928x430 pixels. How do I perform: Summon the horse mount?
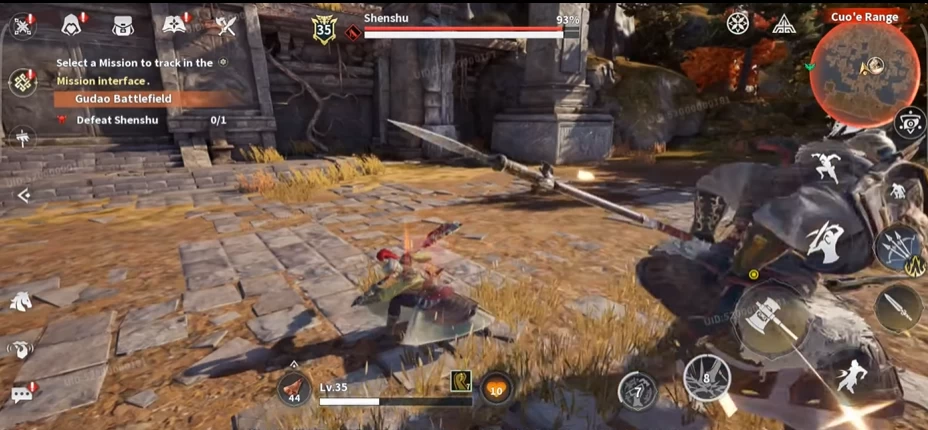click(x=21, y=300)
